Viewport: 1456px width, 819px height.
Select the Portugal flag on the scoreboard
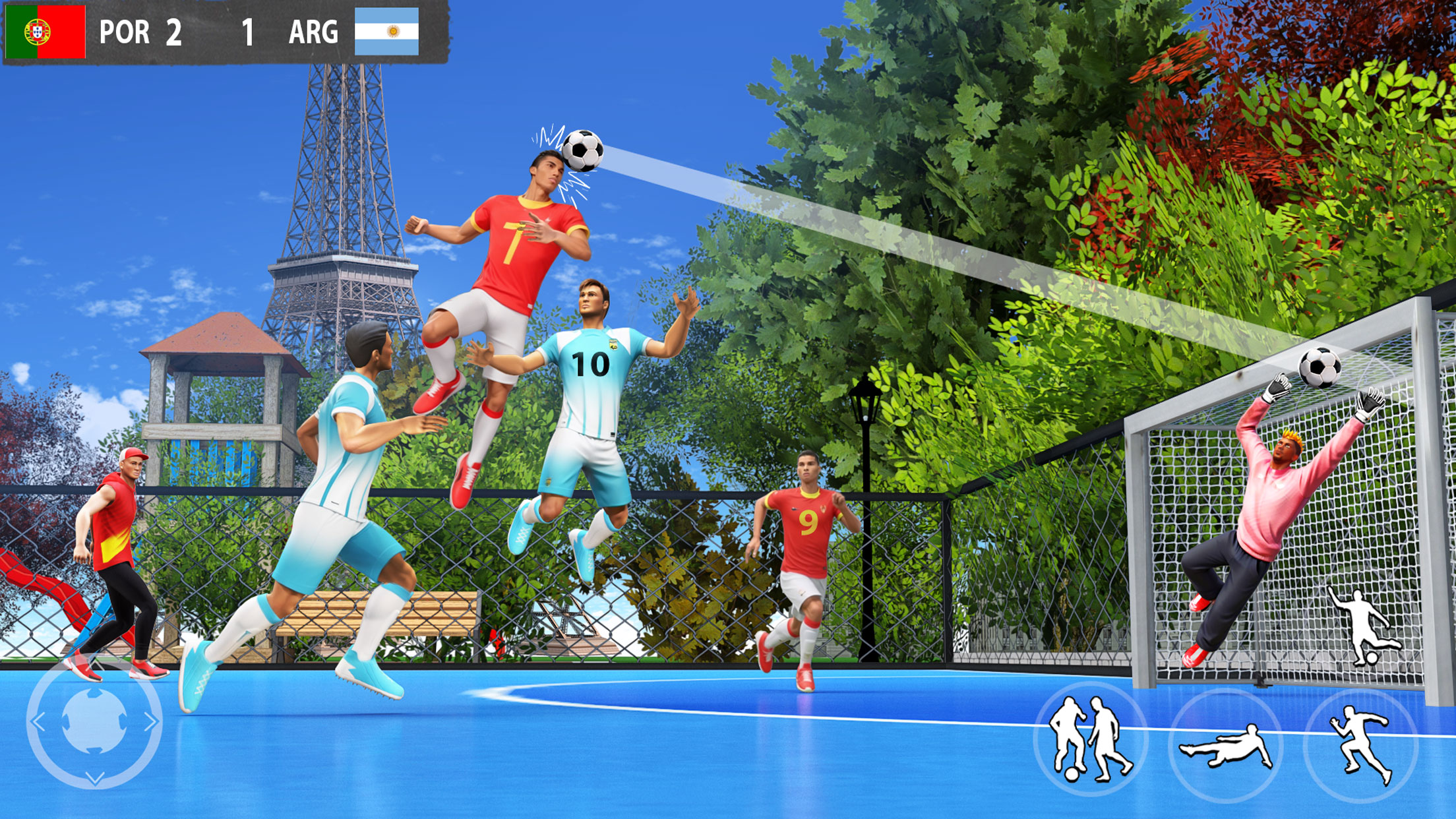44,31
